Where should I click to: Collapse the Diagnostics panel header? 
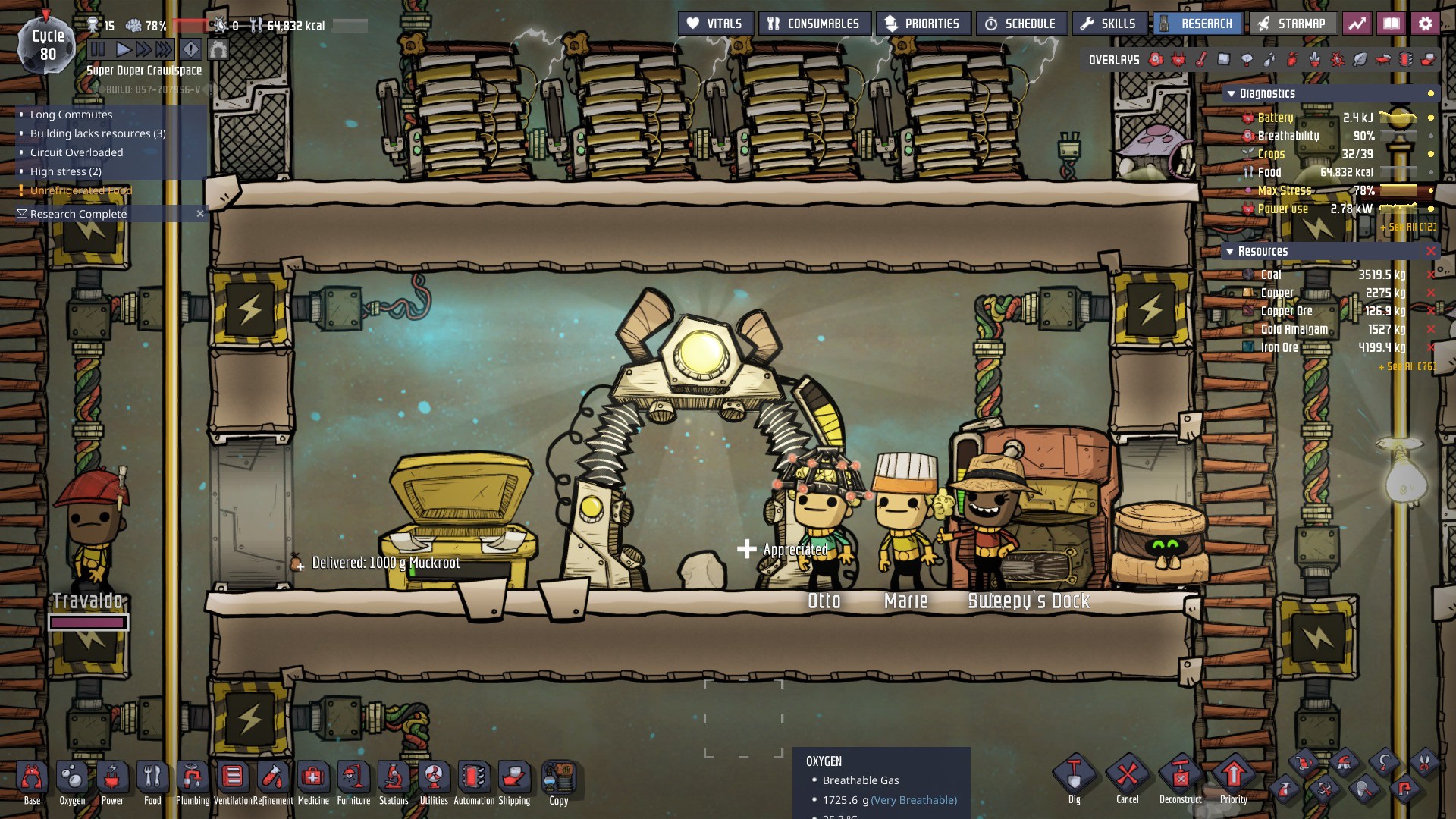pyautogui.click(x=1231, y=93)
